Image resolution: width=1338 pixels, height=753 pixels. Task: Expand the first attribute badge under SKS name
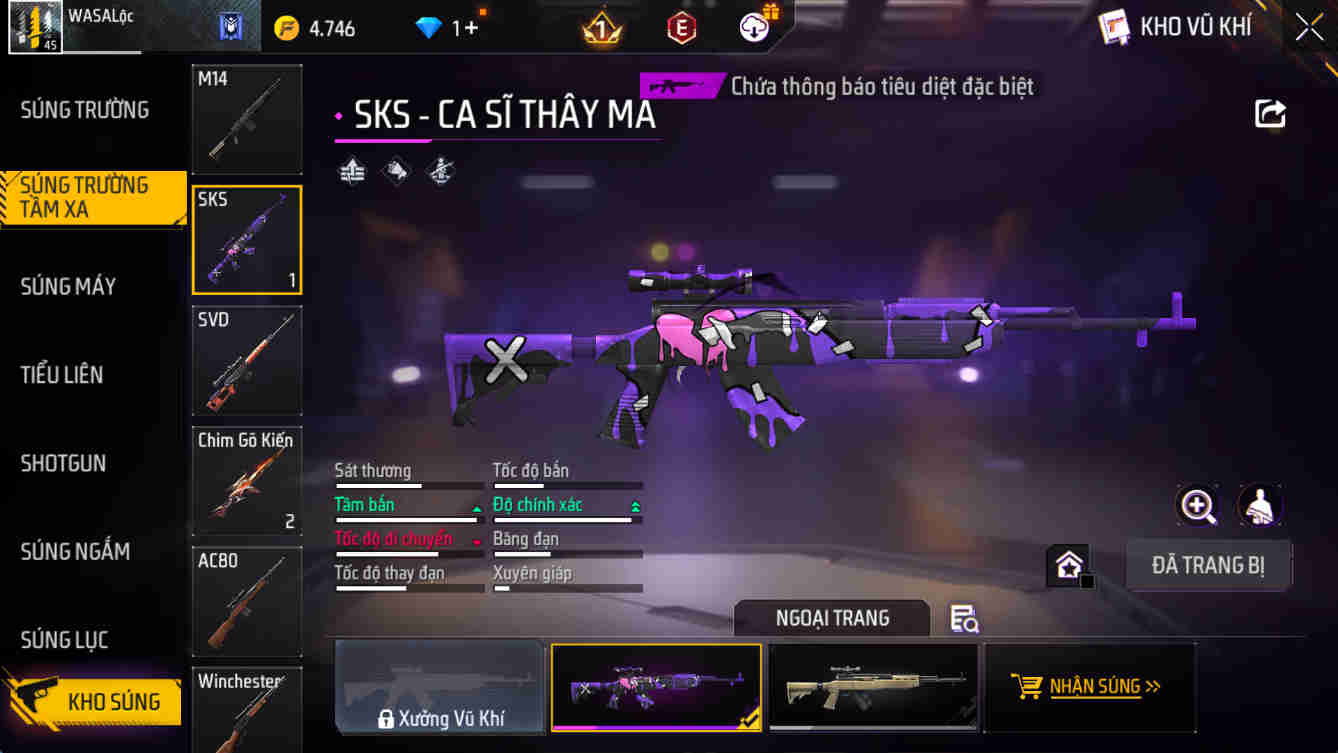351,171
